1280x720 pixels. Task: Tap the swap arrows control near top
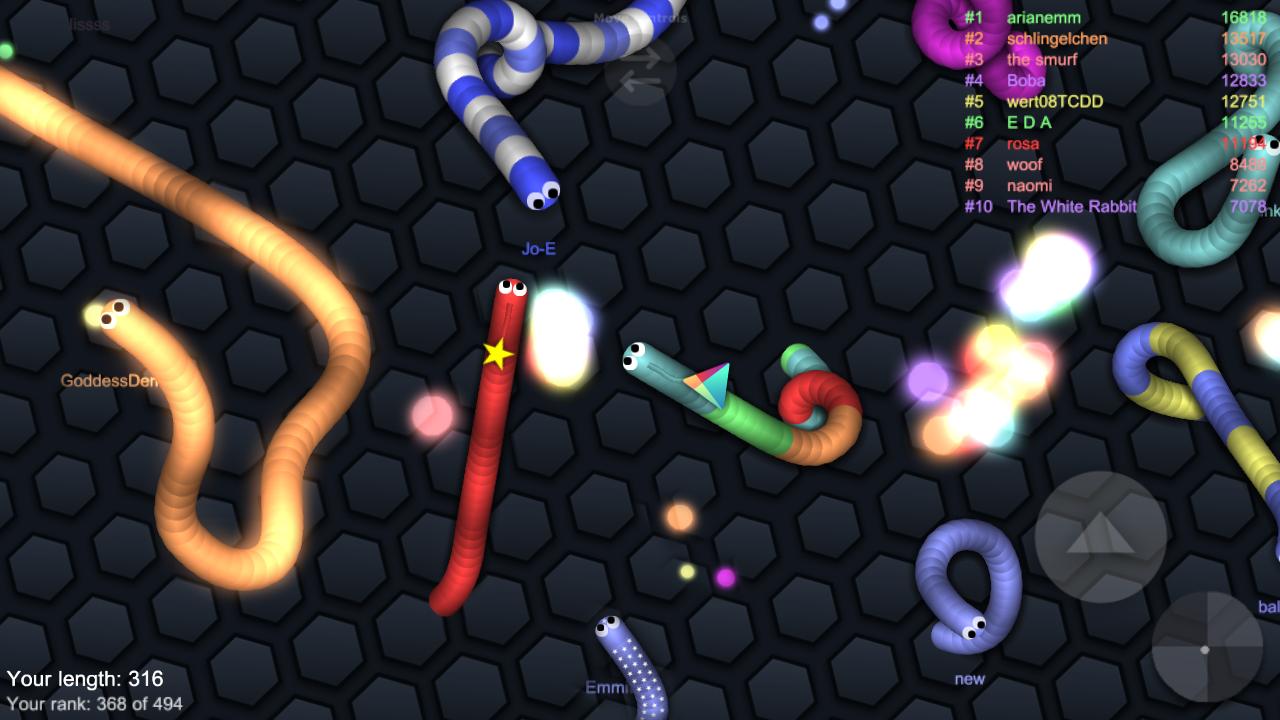click(x=640, y=70)
